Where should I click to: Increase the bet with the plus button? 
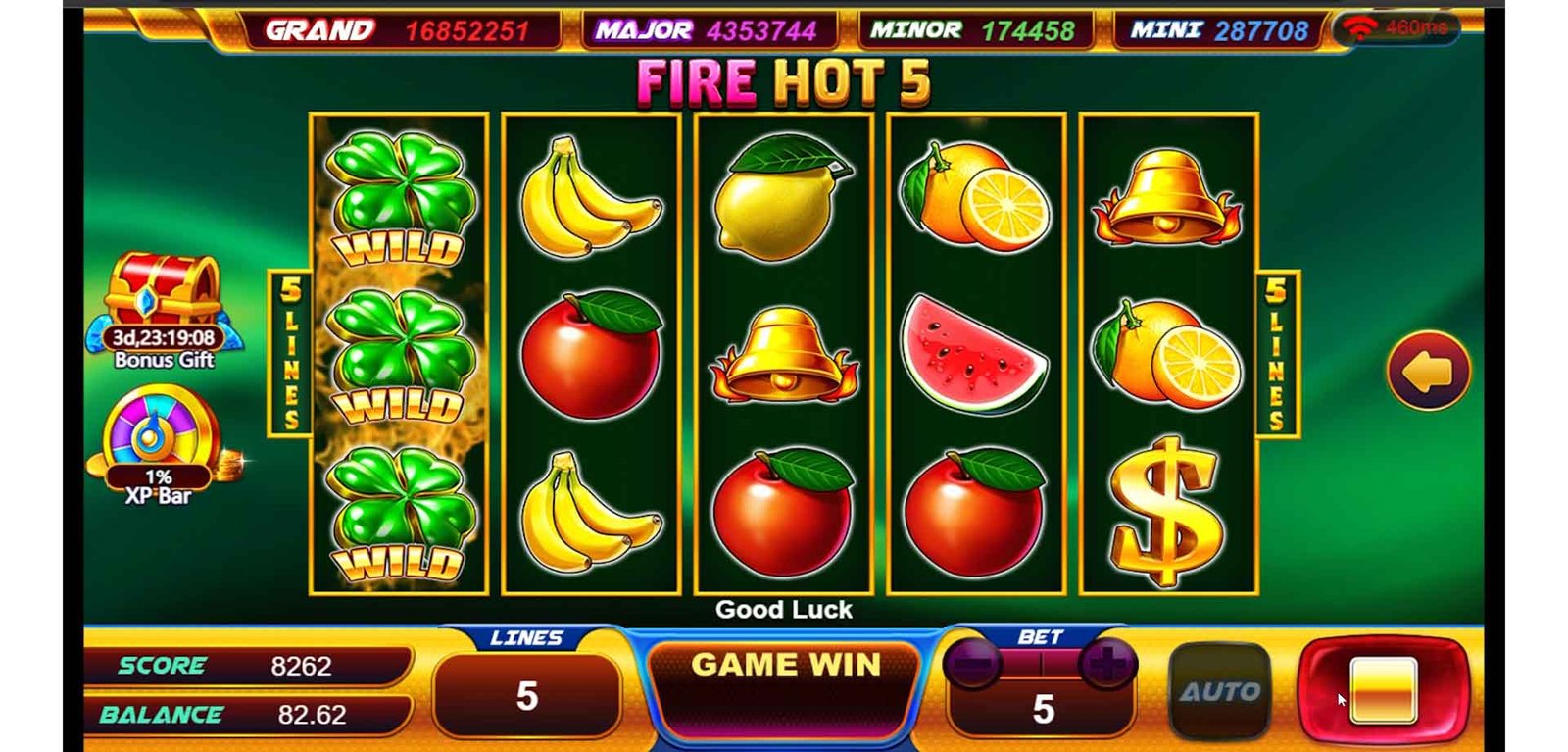1107,665
